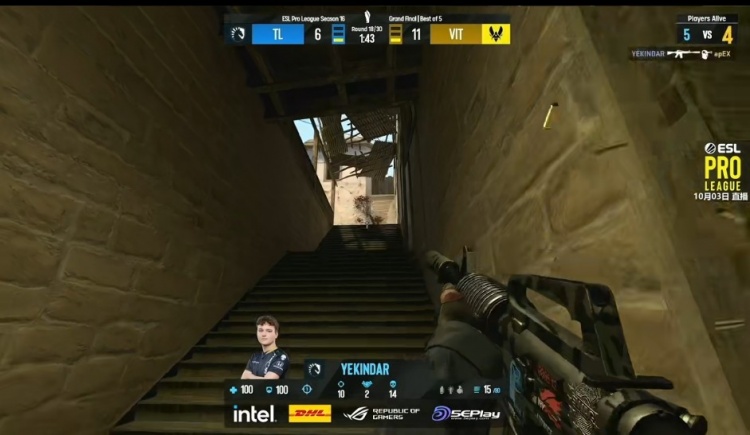Screen dimensions: 750x435
Task: Select the yellow VIT team name box
Action: tap(455, 34)
